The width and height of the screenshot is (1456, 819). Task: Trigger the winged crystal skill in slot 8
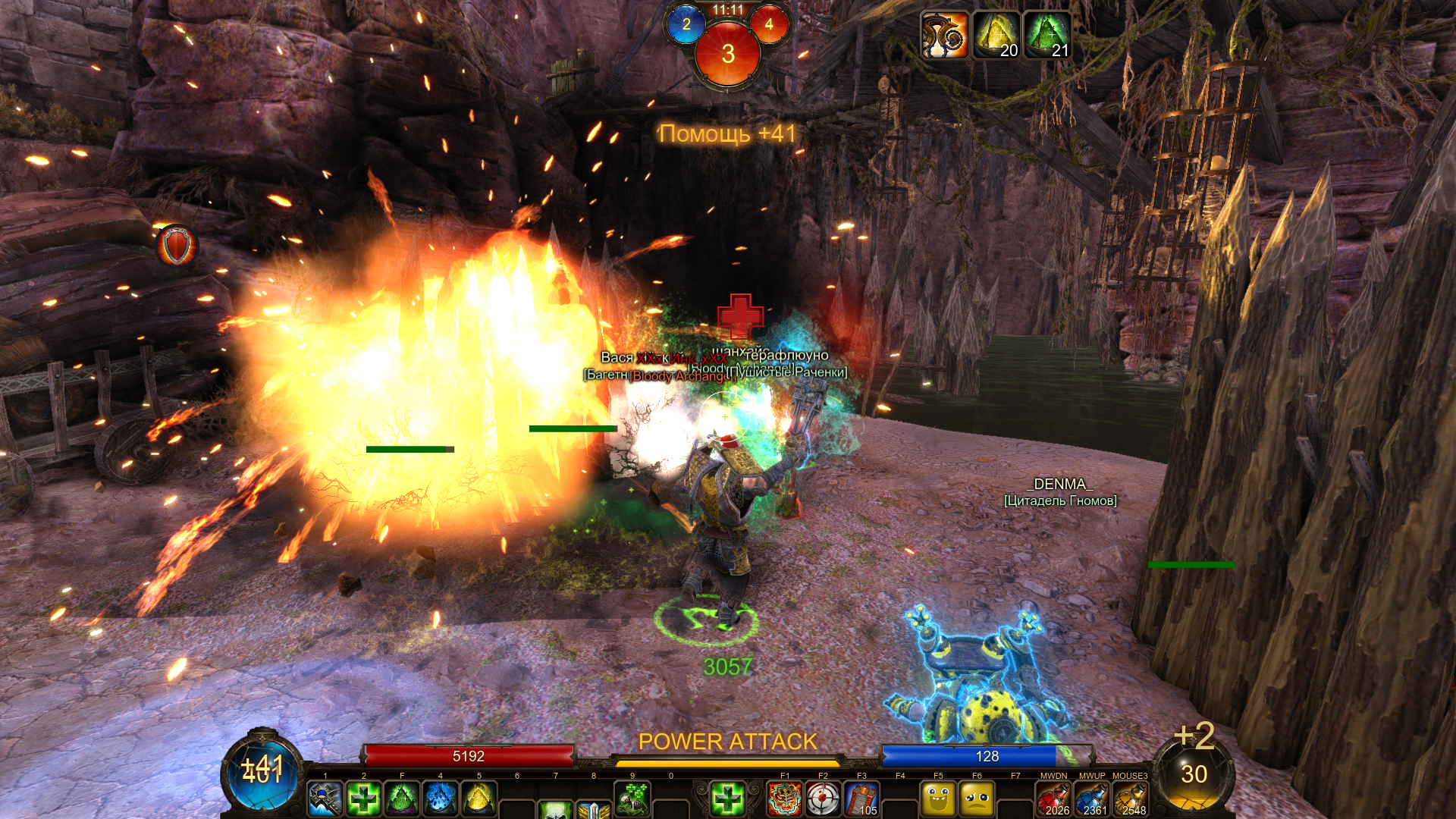pos(594,808)
